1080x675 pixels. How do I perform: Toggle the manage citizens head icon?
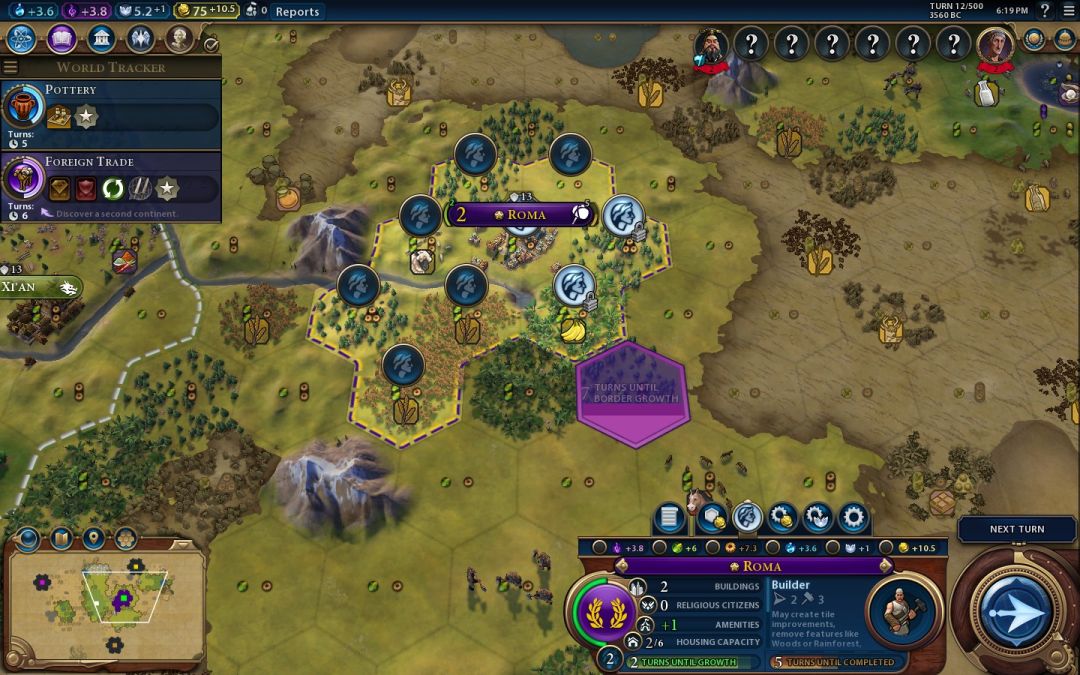(747, 517)
